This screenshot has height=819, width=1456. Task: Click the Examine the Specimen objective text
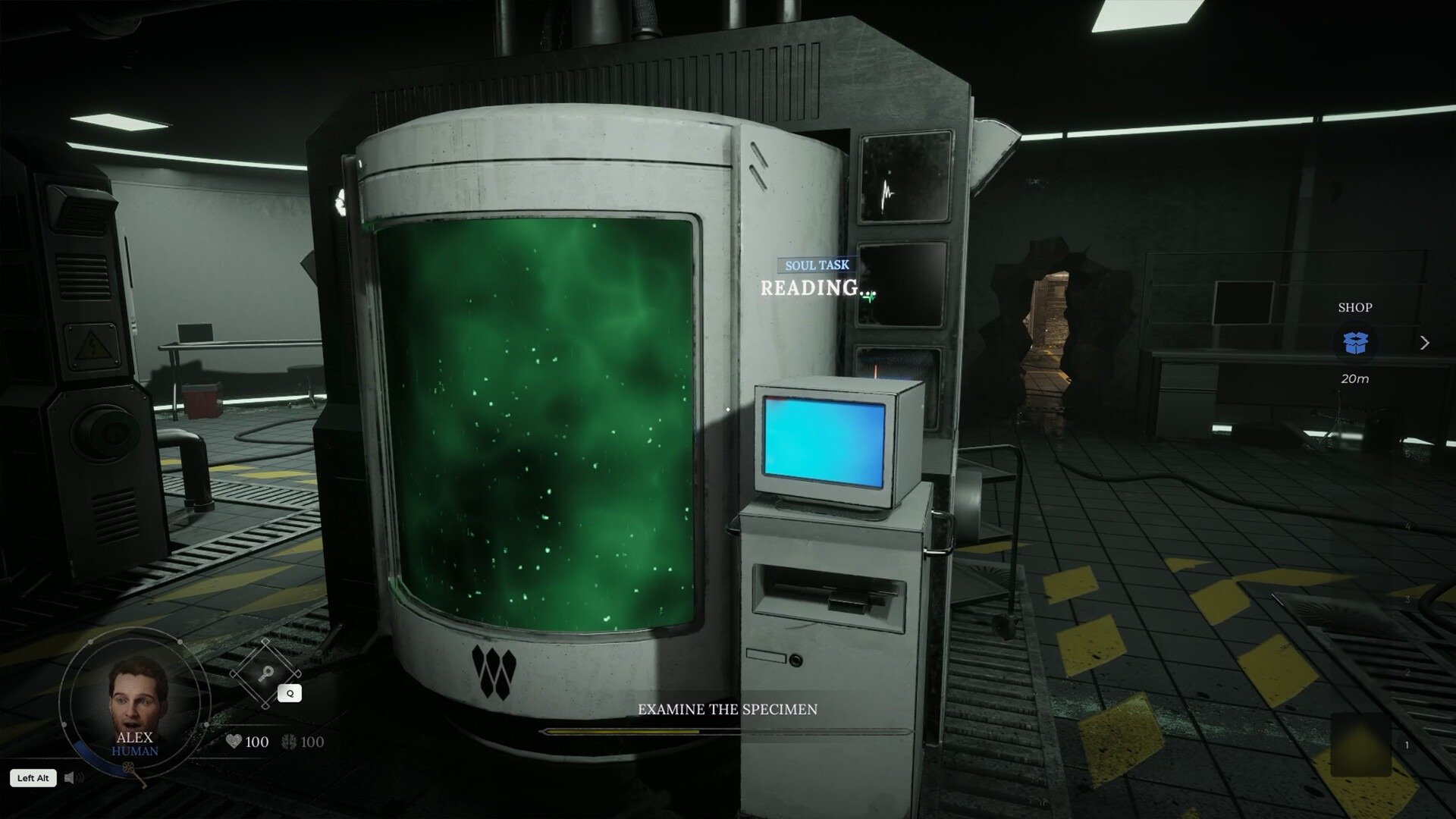pos(727,709)
